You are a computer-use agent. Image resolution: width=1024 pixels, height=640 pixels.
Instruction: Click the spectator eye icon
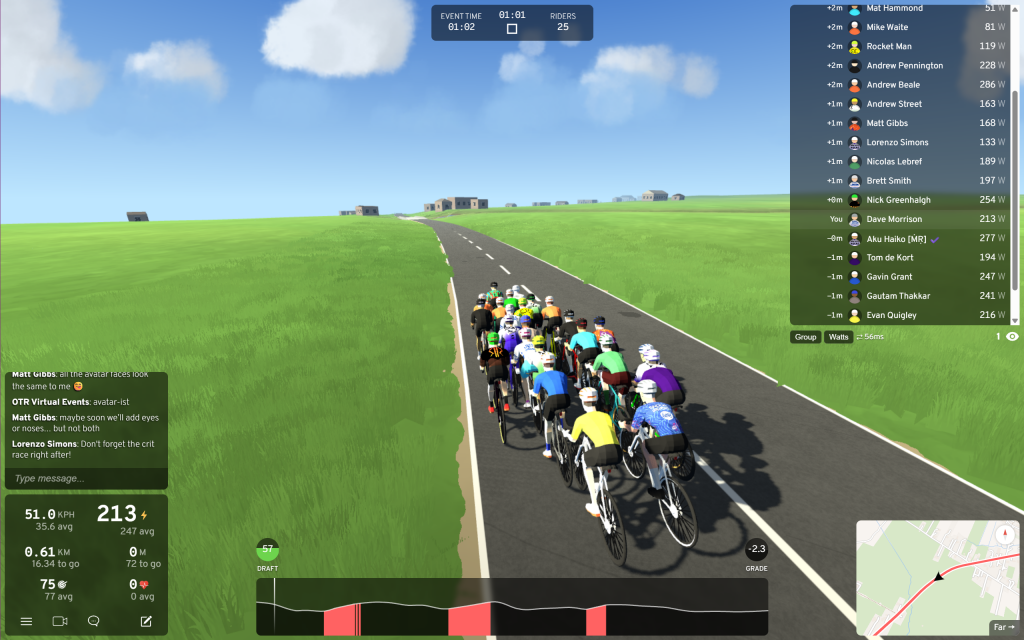(1012, 337)
